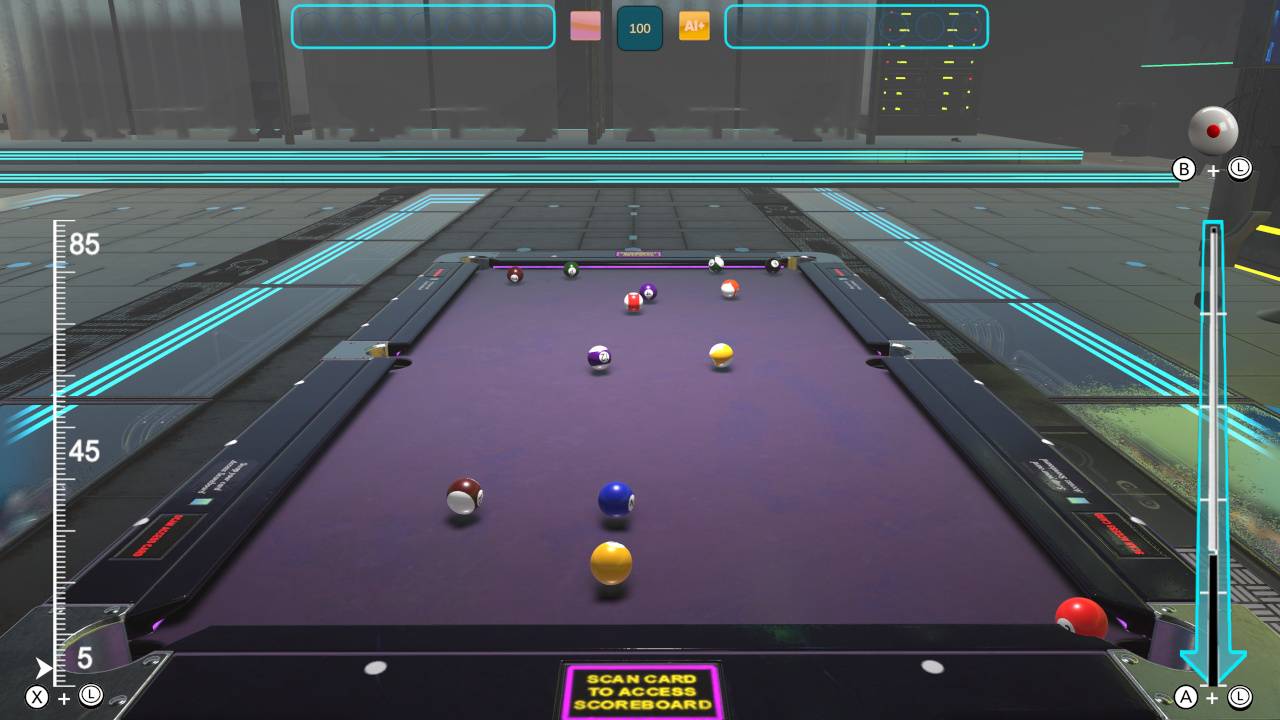Click the AI+ assist icon
The image size is (1280, 720).
tap(694, 27)
